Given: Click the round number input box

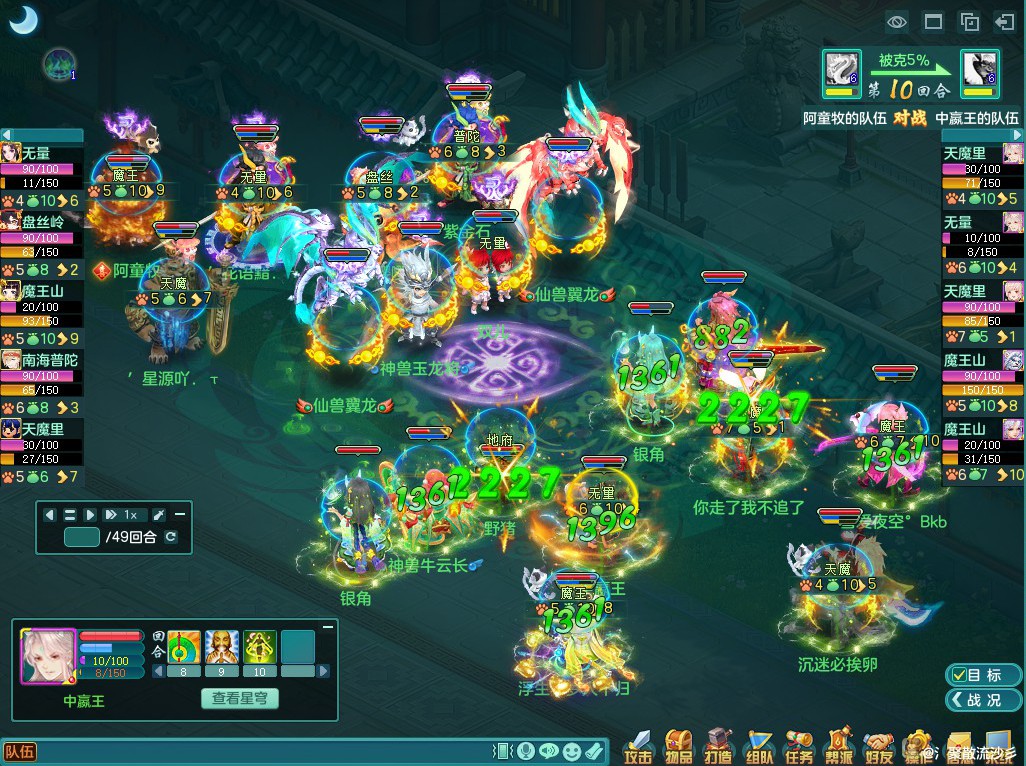Looking at the screenshot, I should [x=82, y=538].
